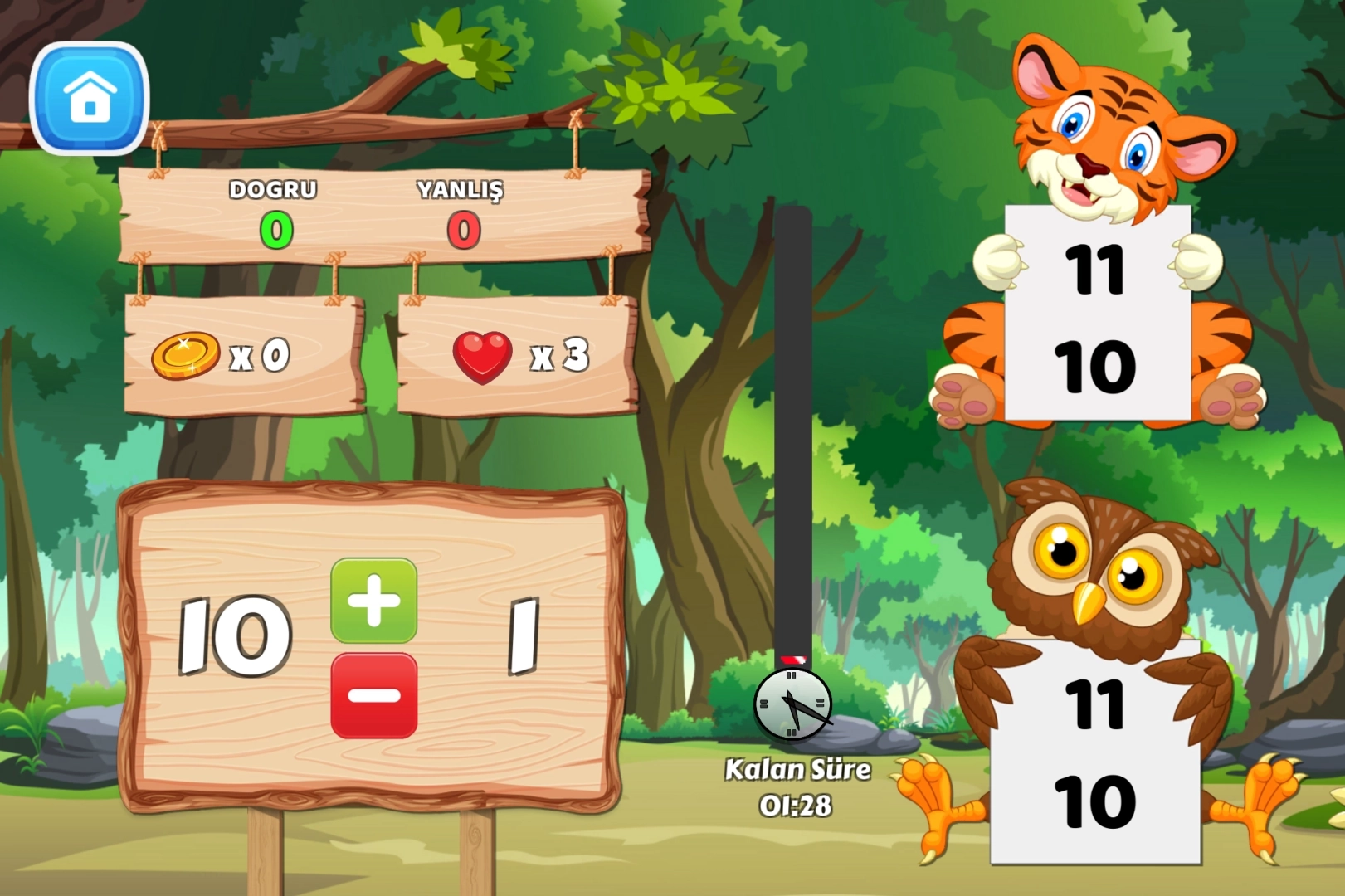Choose the green plus operator

tap(373, 601)
